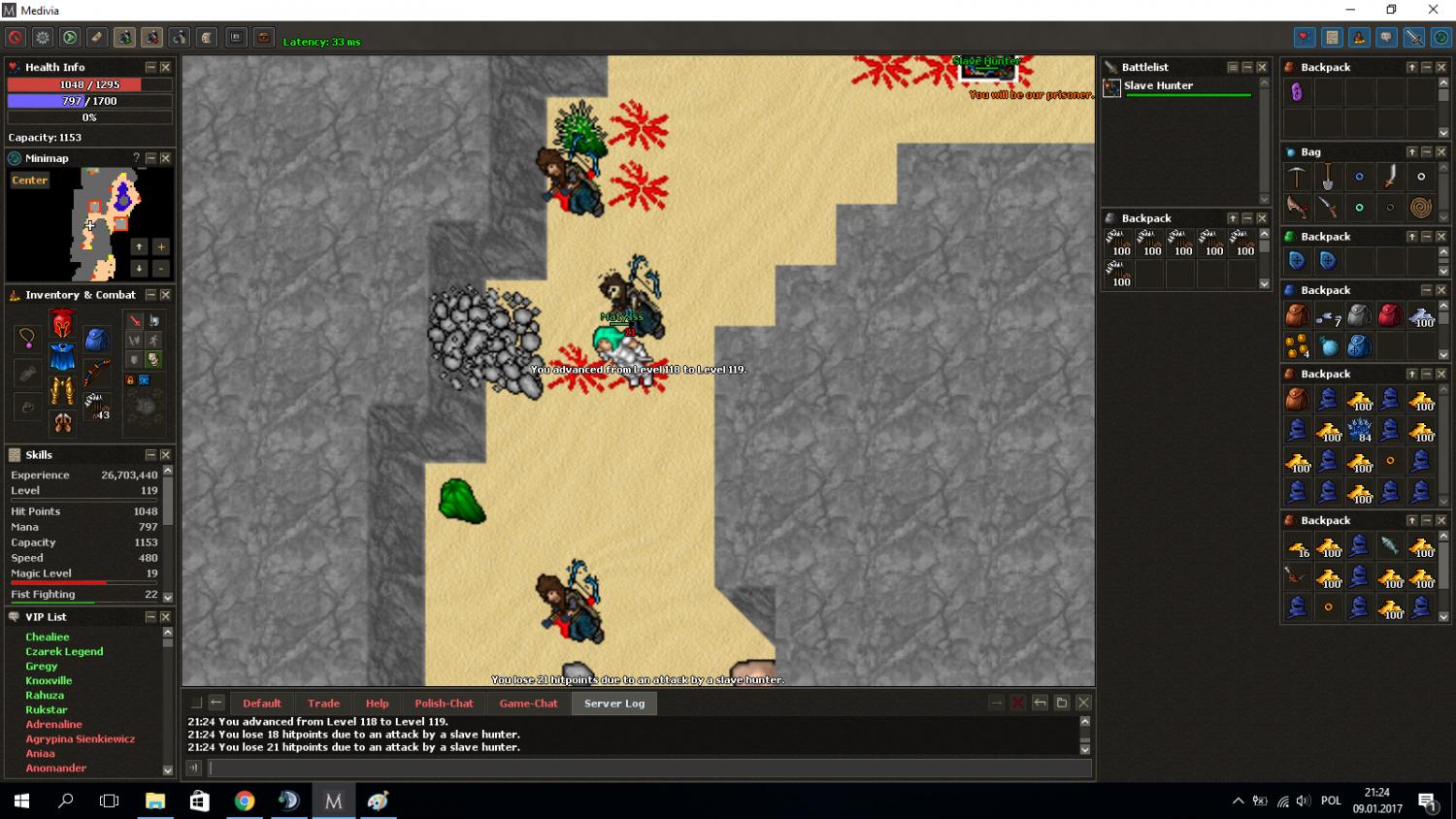1456x819 pixels.
Task: Click the red logout icon in toolbar
Action: pyautogui.click(x=16, y=38)
